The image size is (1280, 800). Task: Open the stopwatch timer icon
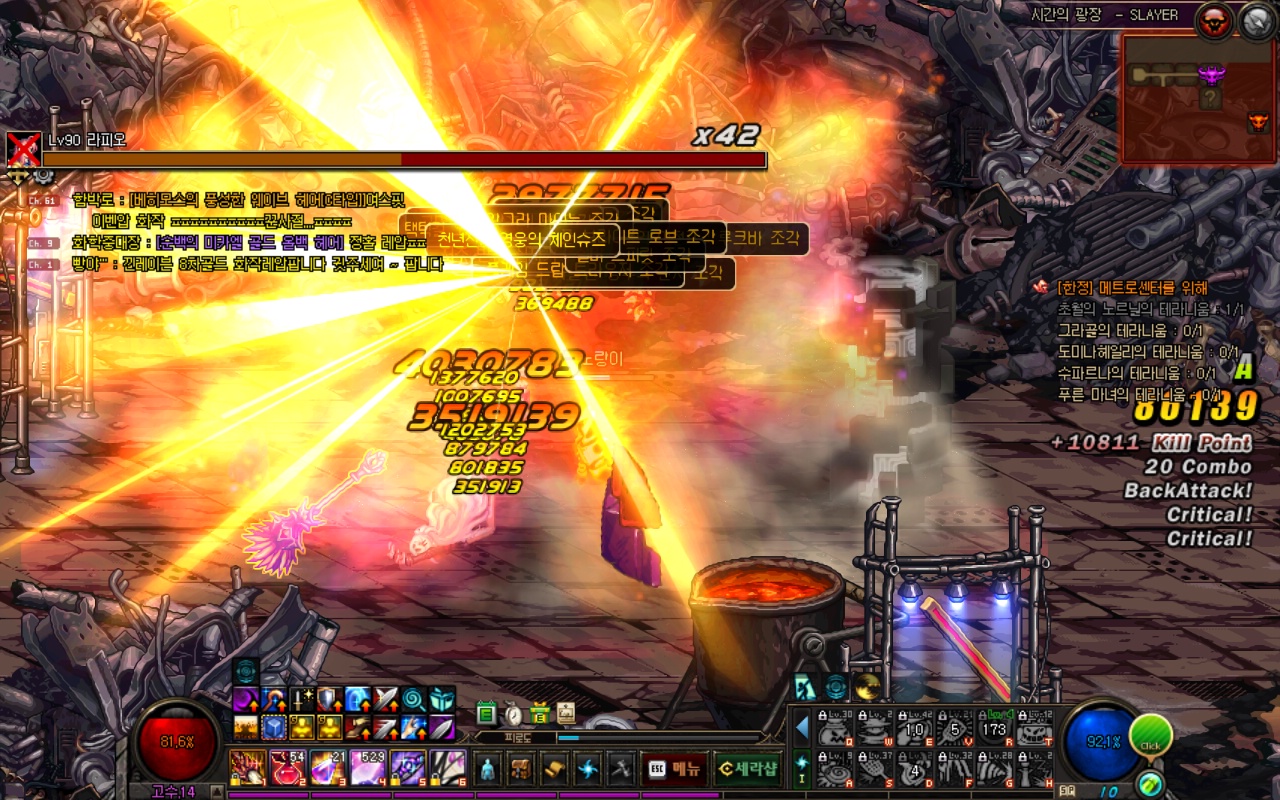[513, 713]
